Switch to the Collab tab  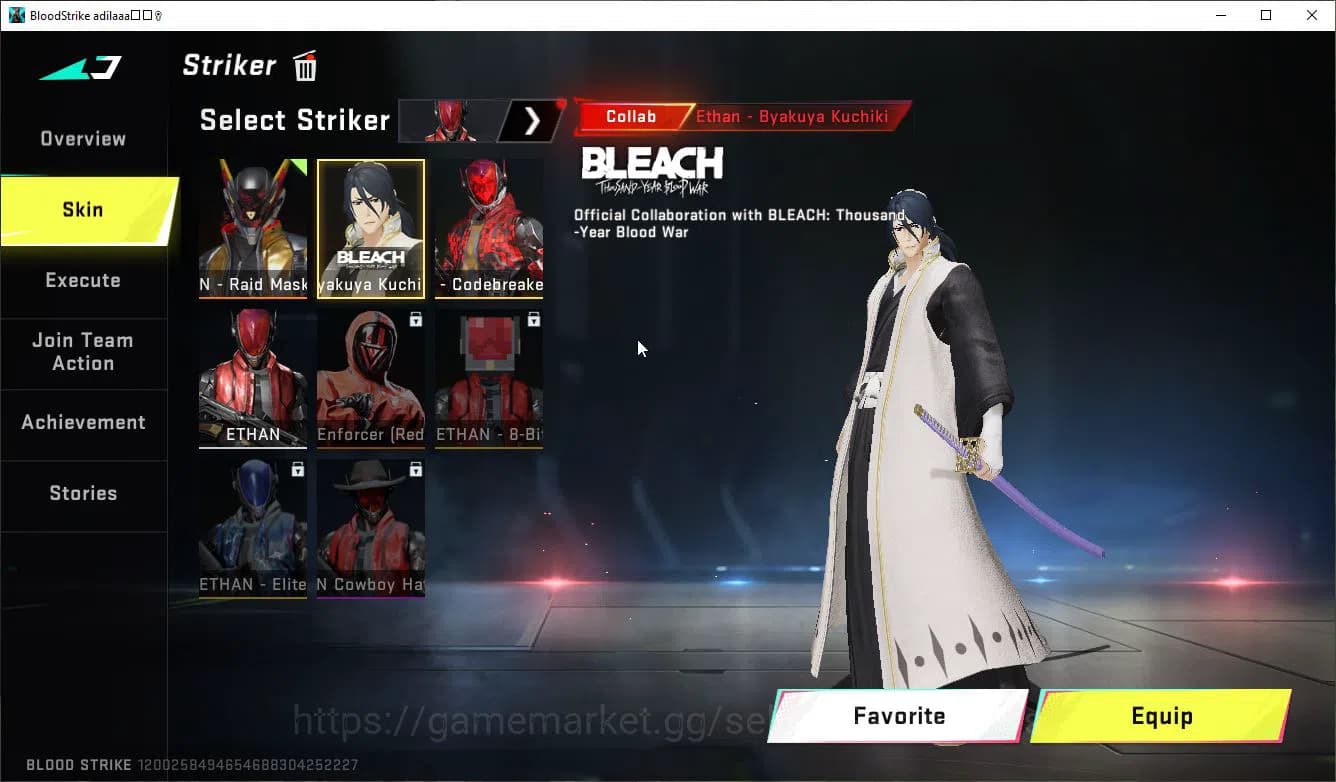[631, 116]
